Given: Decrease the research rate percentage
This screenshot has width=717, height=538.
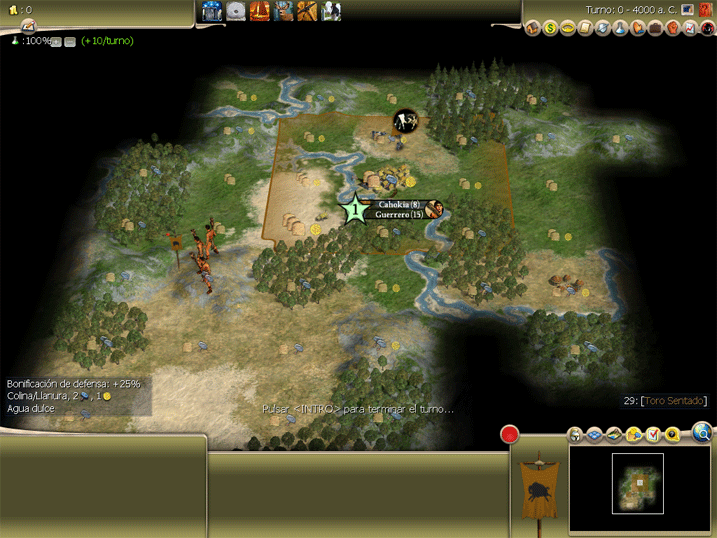Looking at the screenshot, I should click(x=70, y=42).
